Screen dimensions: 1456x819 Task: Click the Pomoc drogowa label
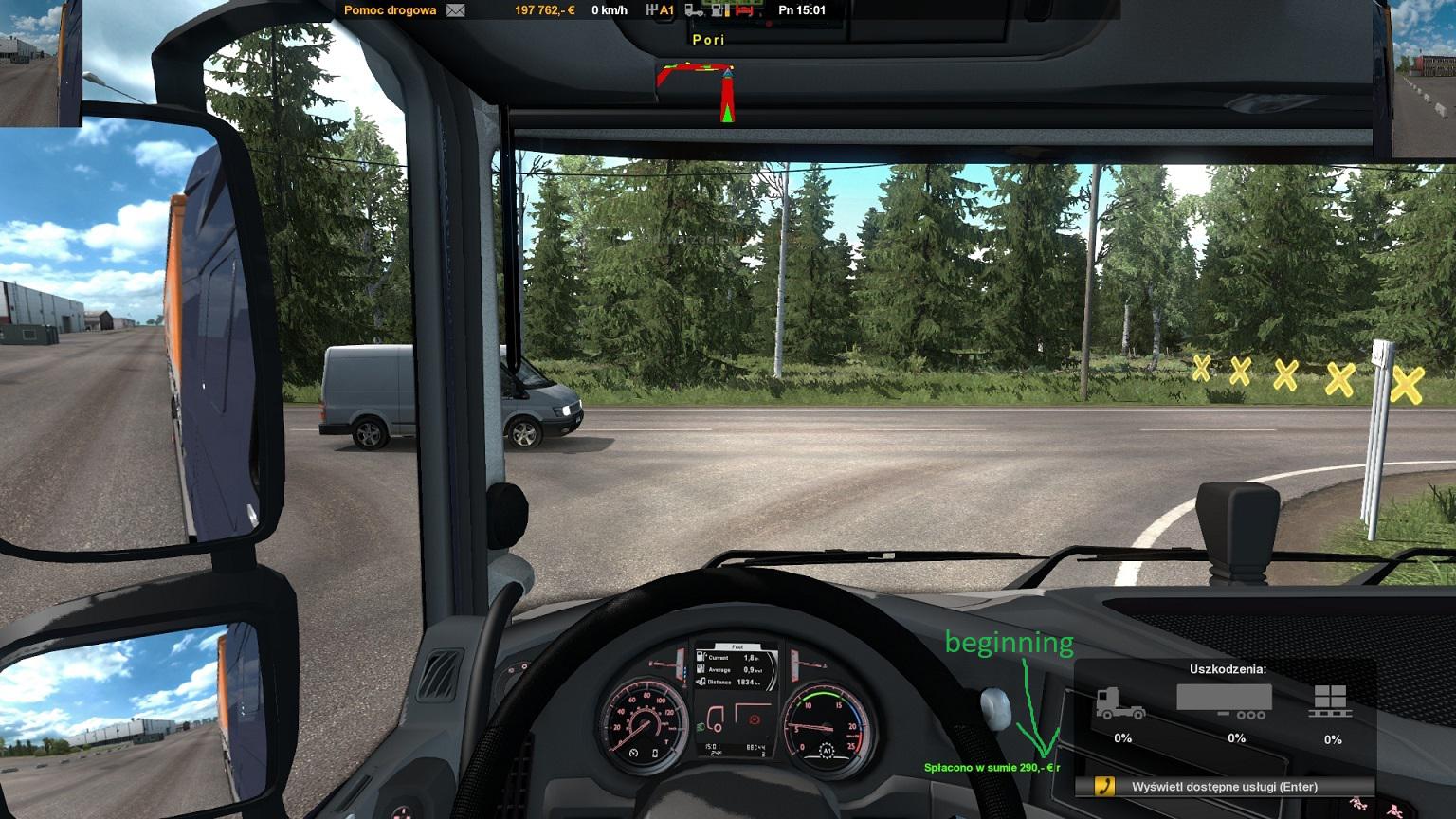(x=391, y=10)
